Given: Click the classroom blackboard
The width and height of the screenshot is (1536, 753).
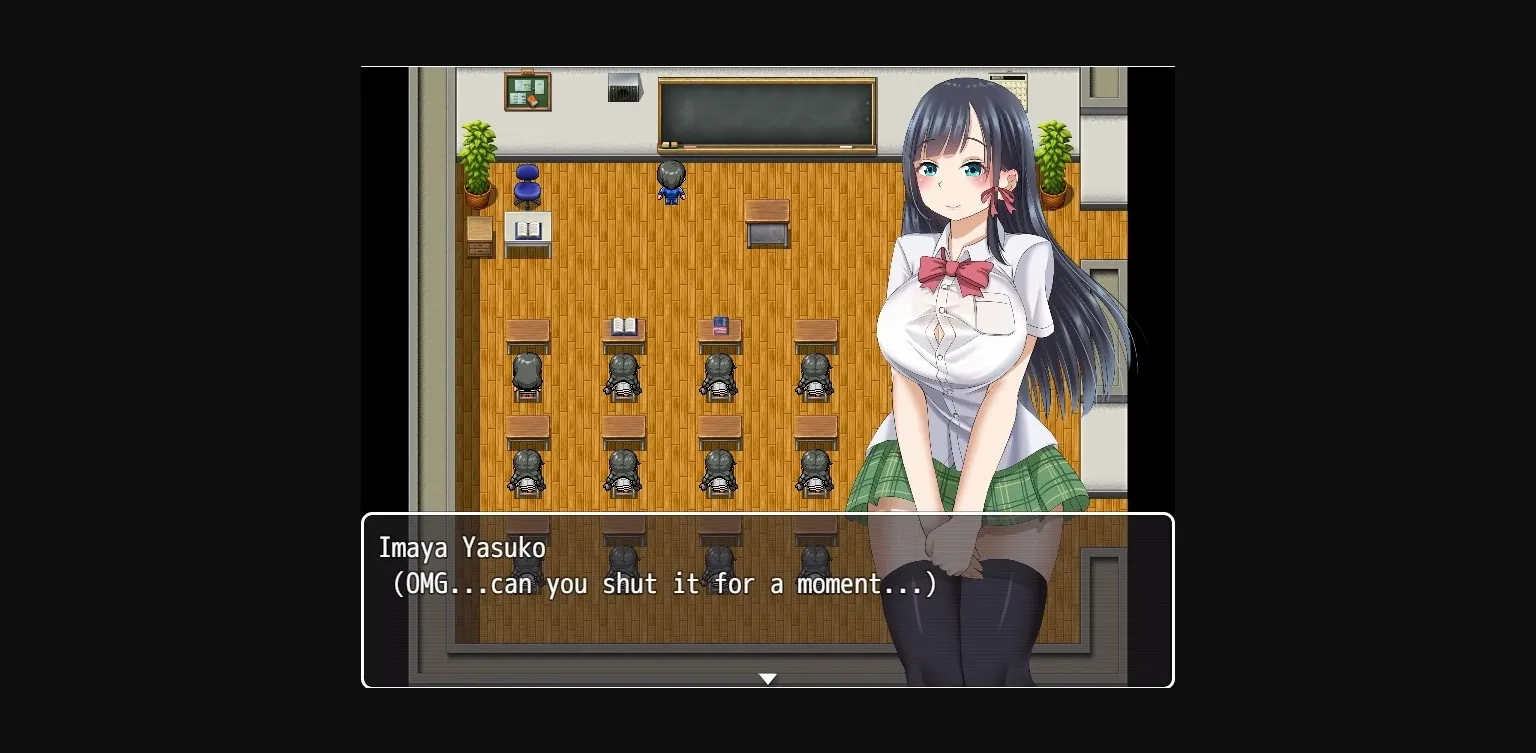Looking at the screenshot, I should [x=768, y=112].
